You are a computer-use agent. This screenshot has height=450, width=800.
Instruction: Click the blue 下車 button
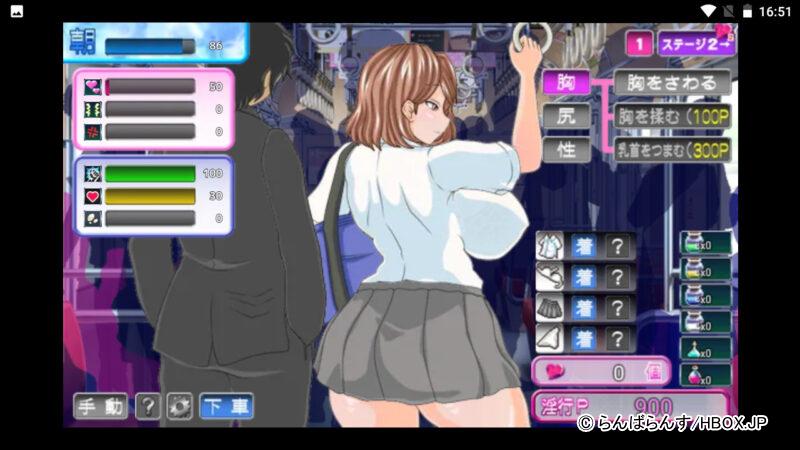[225, 406]
